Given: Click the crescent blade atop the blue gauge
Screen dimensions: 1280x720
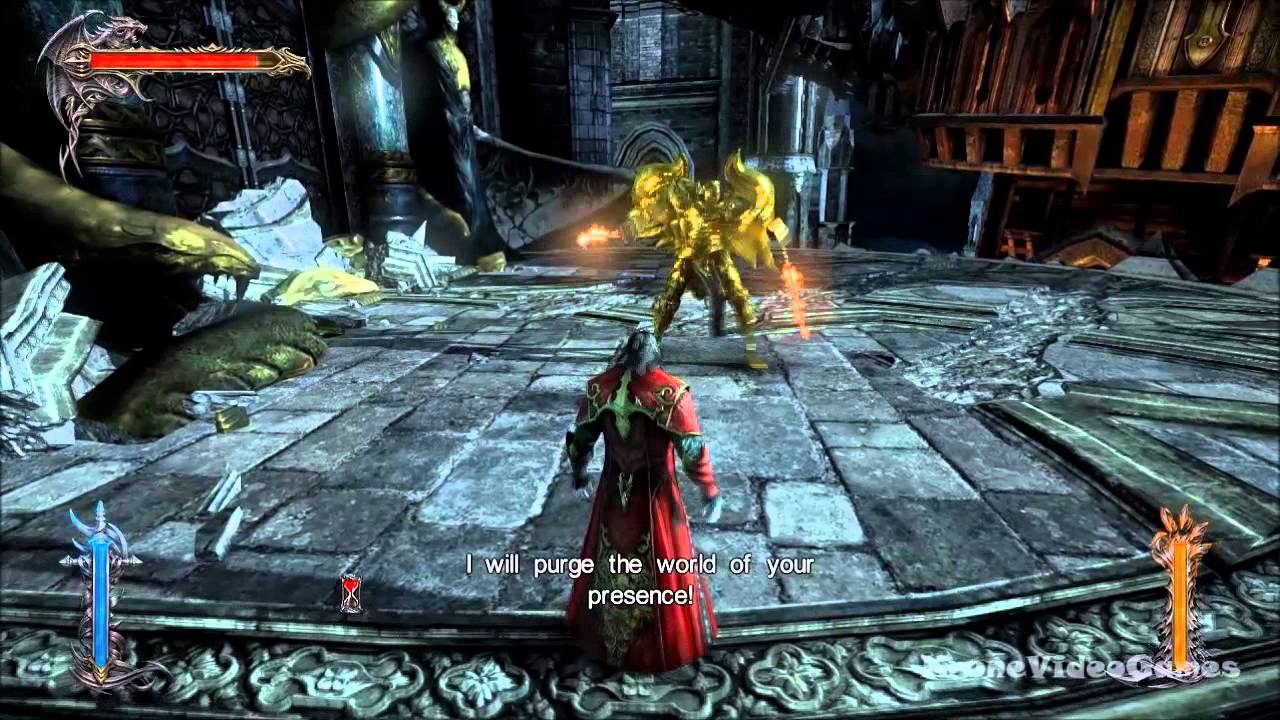Looking at the screenshot, I should (x=100, y=530).
